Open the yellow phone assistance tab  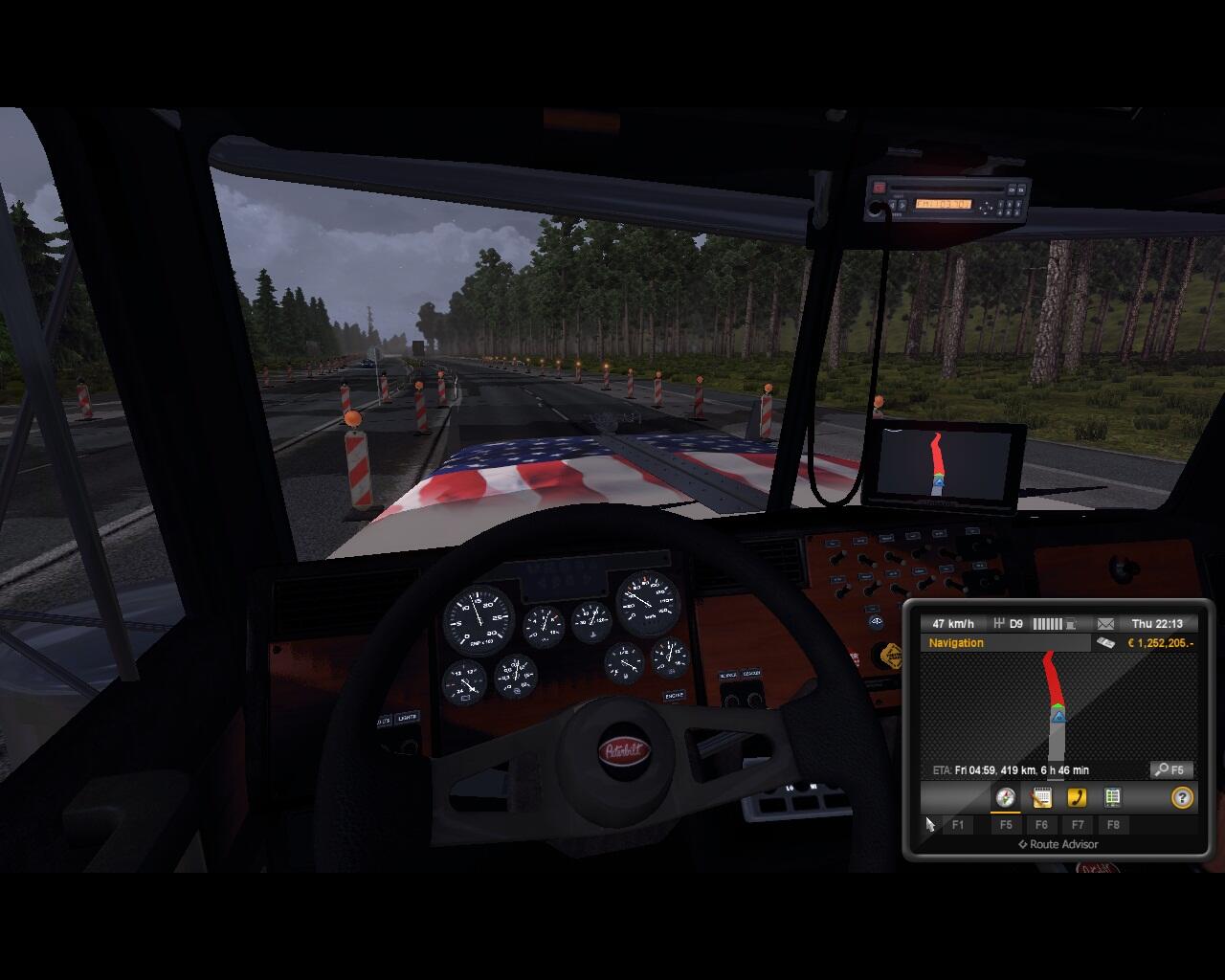click(1077, 797)
